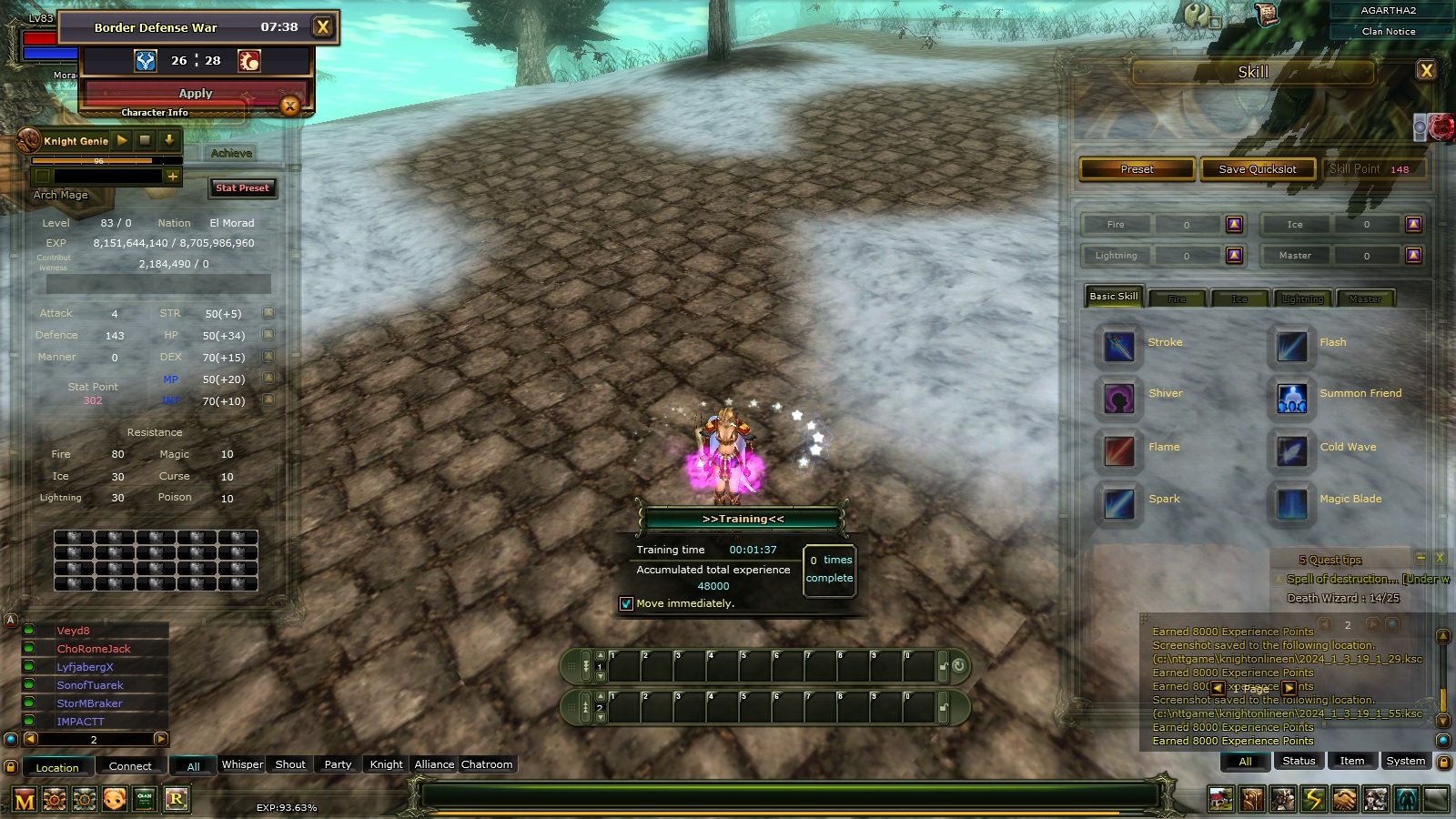The image size is (1456, 819).
Task: Open the clan menu icon in bottom-left toolbar
Action: coord(144,800)
